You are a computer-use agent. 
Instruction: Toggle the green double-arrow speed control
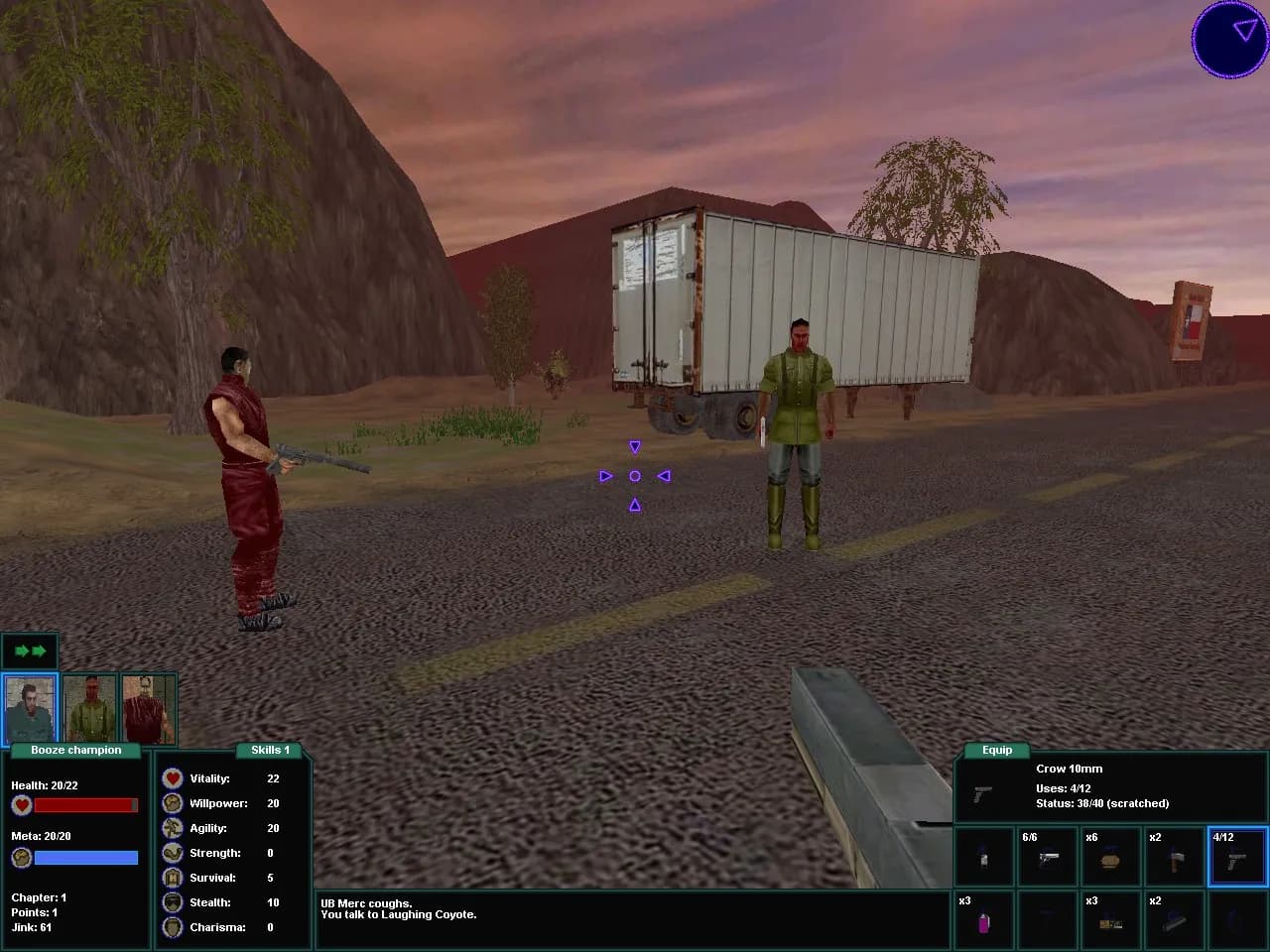click(x=31, y=651)
